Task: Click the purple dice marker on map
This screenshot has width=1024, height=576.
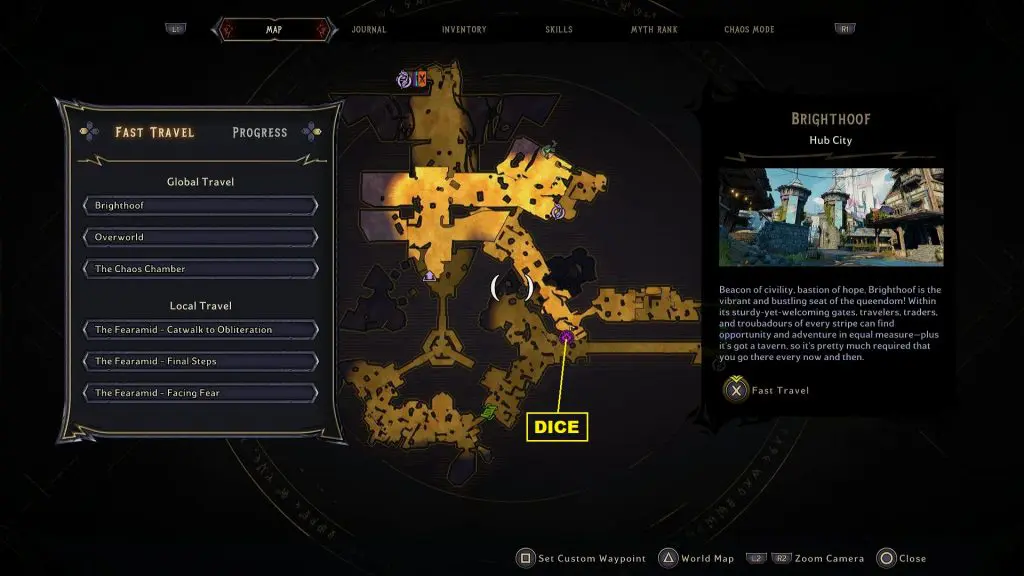Action: [566, 337]
